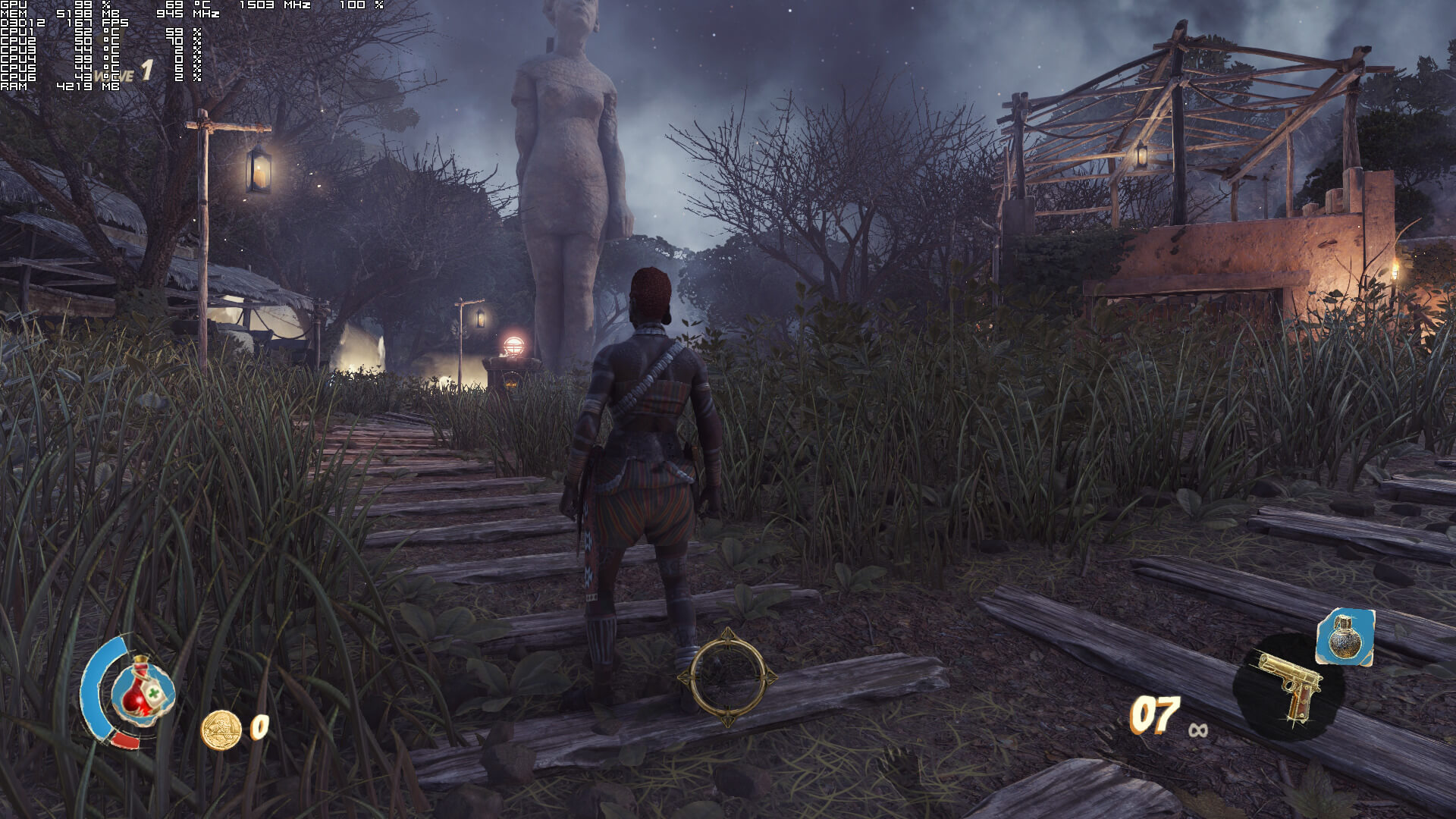Activate the ornate flask item icon
1456x819 pixels.
click(x=1345, y=635)
